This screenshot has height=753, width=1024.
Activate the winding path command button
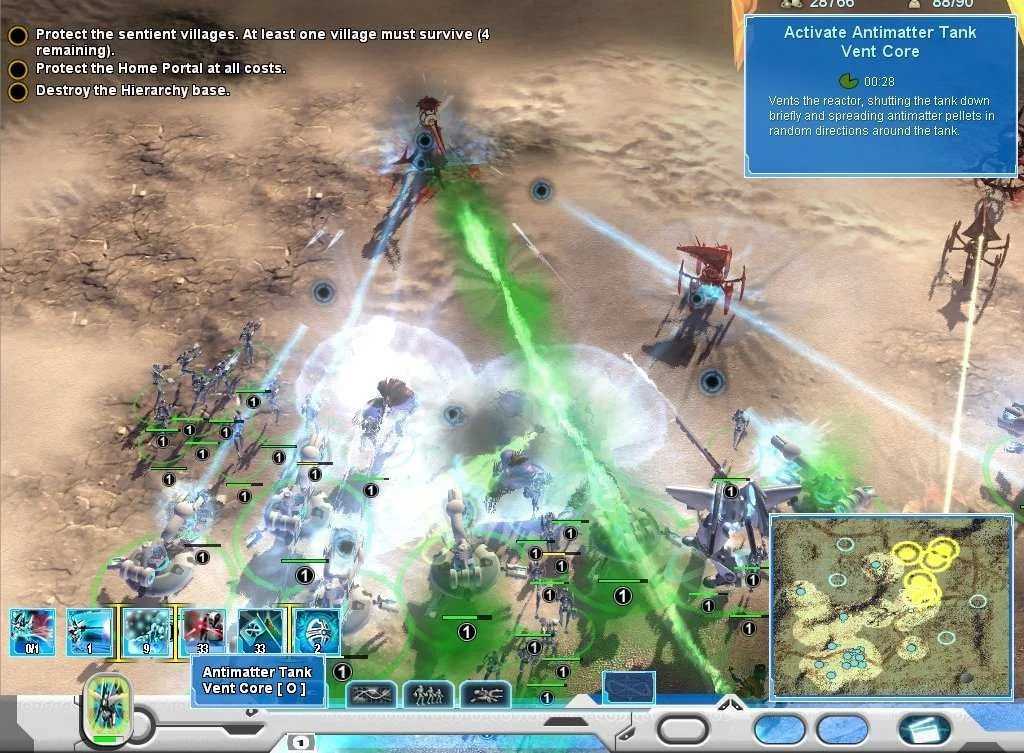tap(371, 694)
